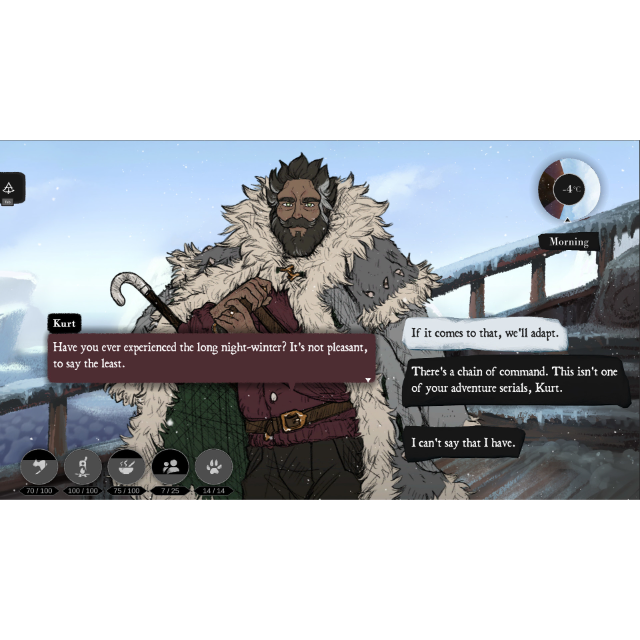The image size is (640, 640).
Task: Click the paw print animals icon
Action: coord(214,466)
